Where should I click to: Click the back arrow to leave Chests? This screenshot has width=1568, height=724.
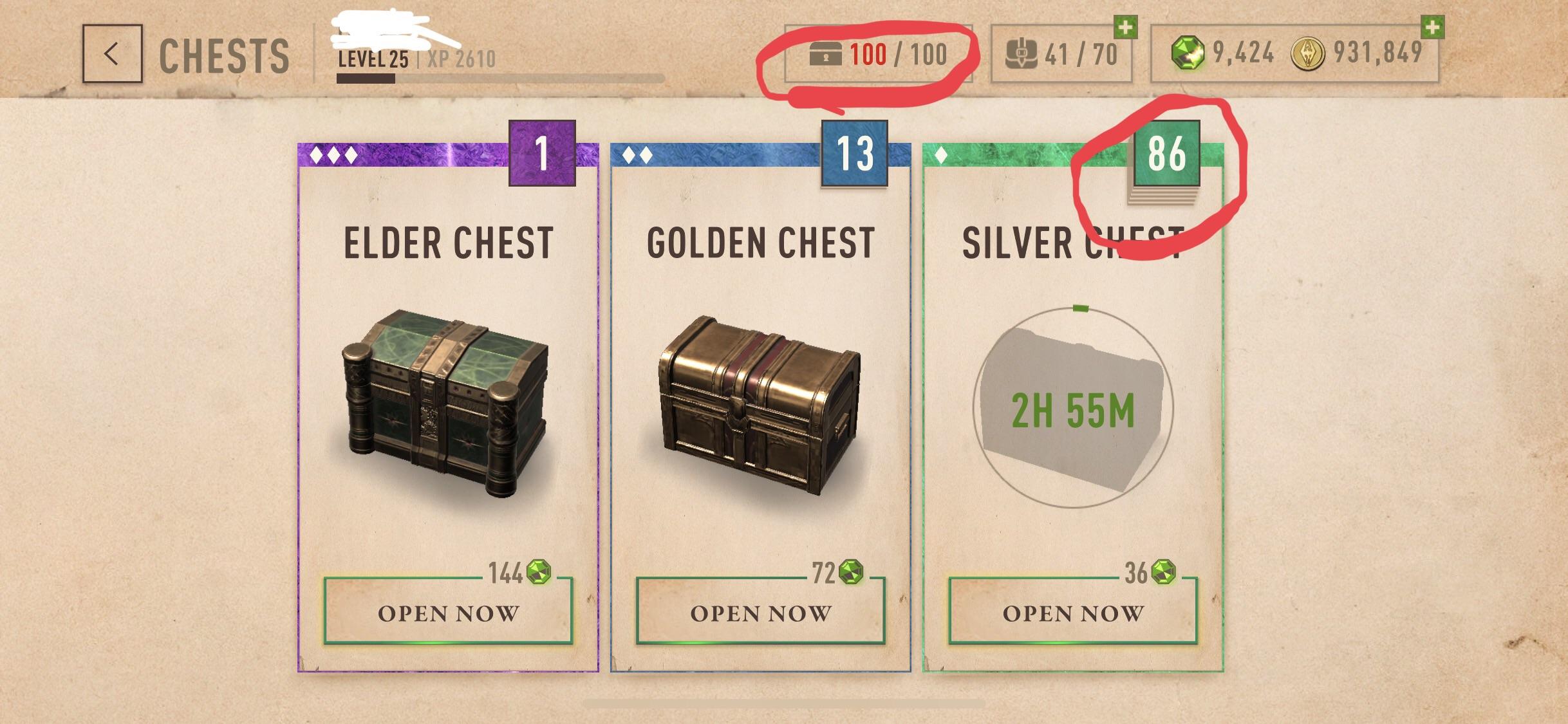pos(112,53)
